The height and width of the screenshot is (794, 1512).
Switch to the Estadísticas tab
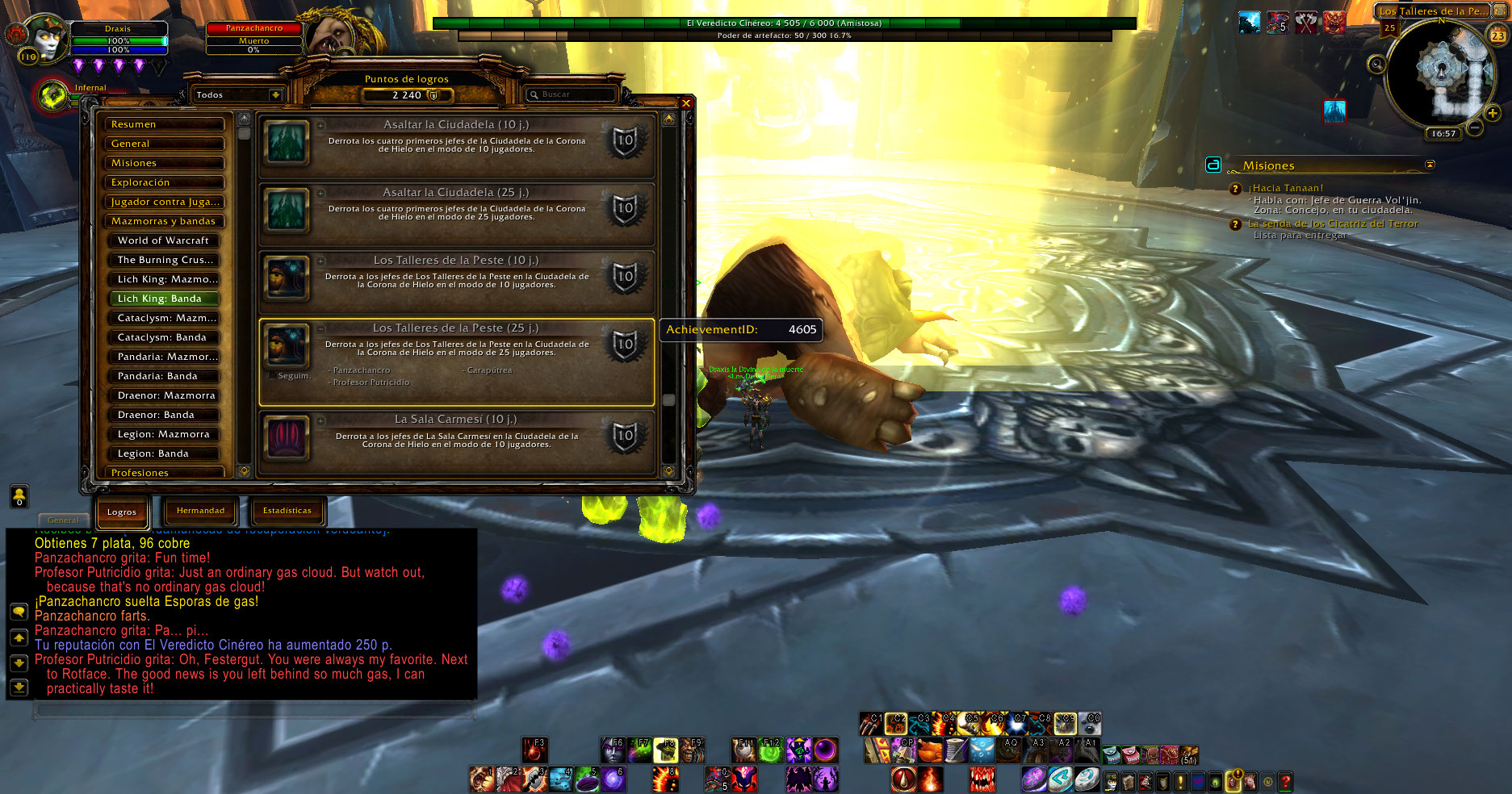(x=287, y=511)
